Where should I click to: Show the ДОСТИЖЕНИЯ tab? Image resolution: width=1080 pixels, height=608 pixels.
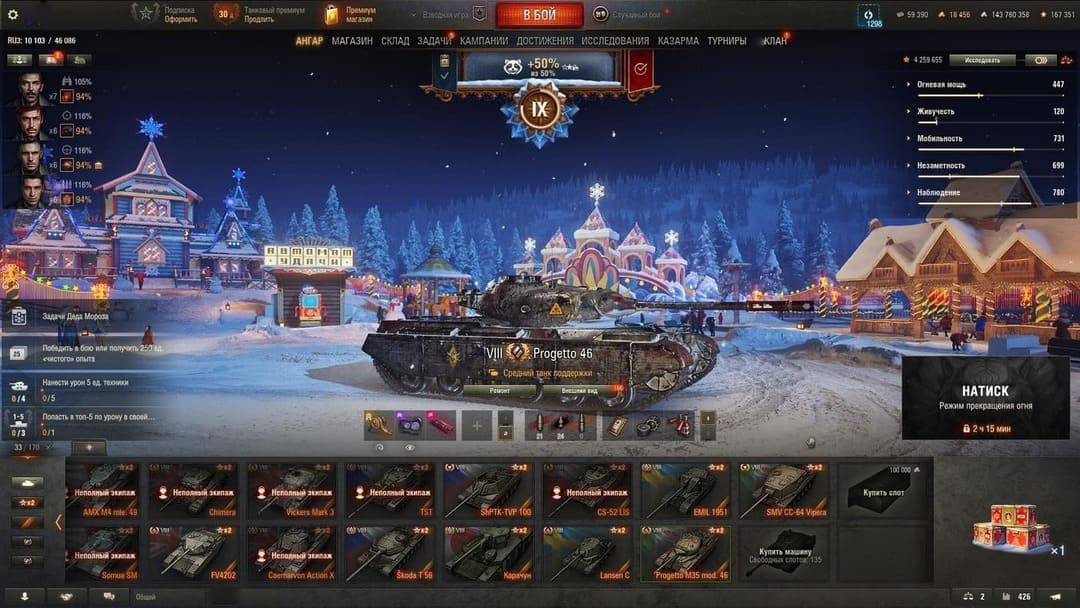(x=545, y=41)
